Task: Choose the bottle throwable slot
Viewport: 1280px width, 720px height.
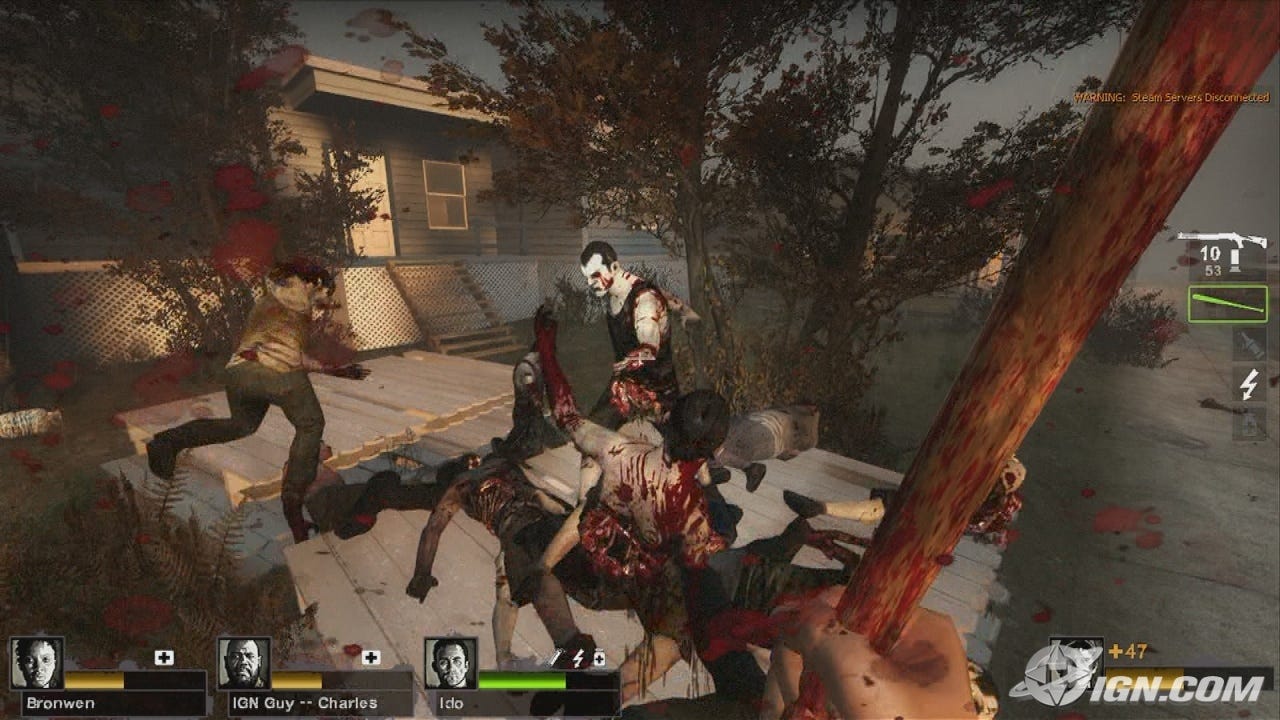Action: click(x=1249, y=344)
